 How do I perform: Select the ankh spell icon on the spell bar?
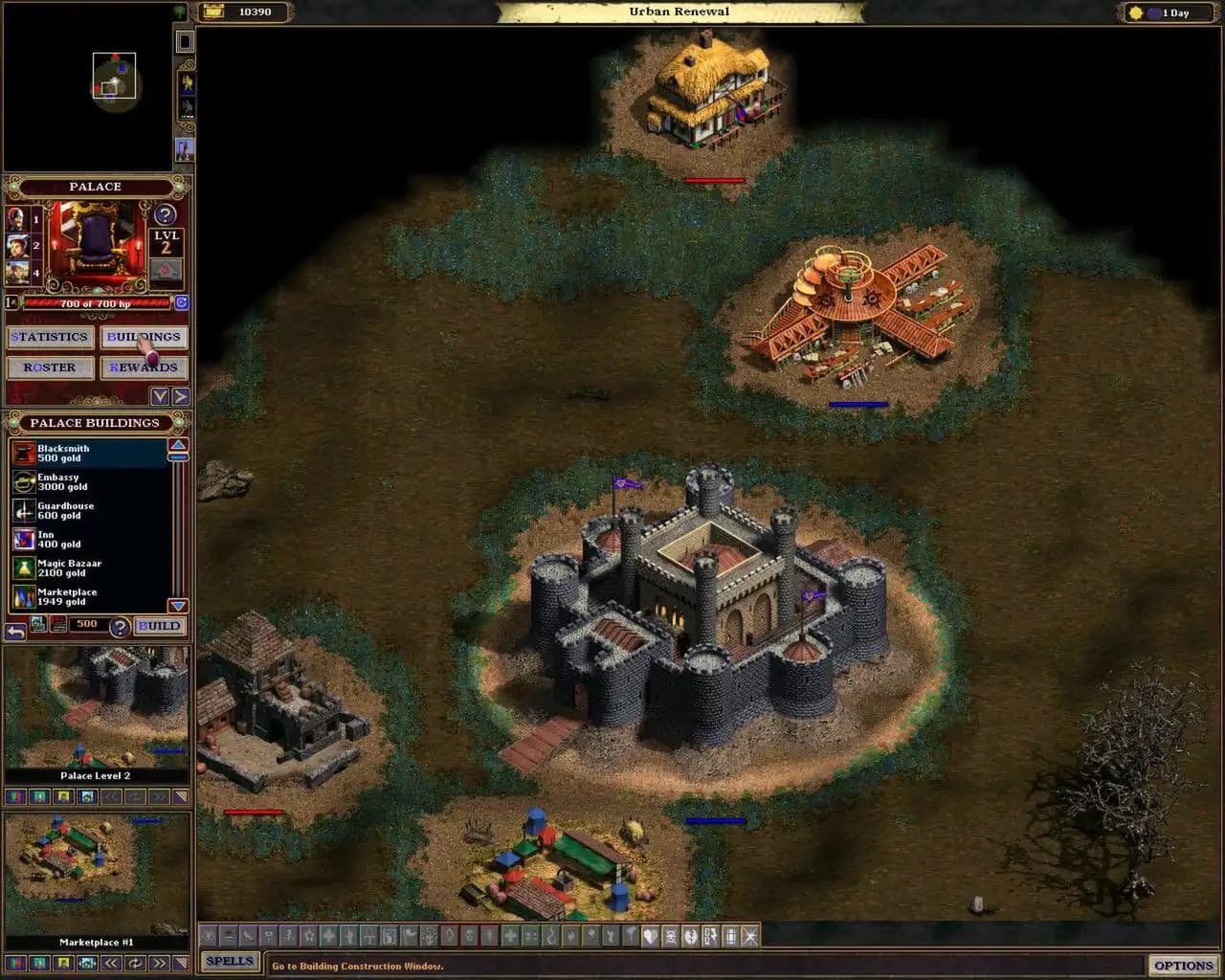pyautogui.click(x=371, y=938)
